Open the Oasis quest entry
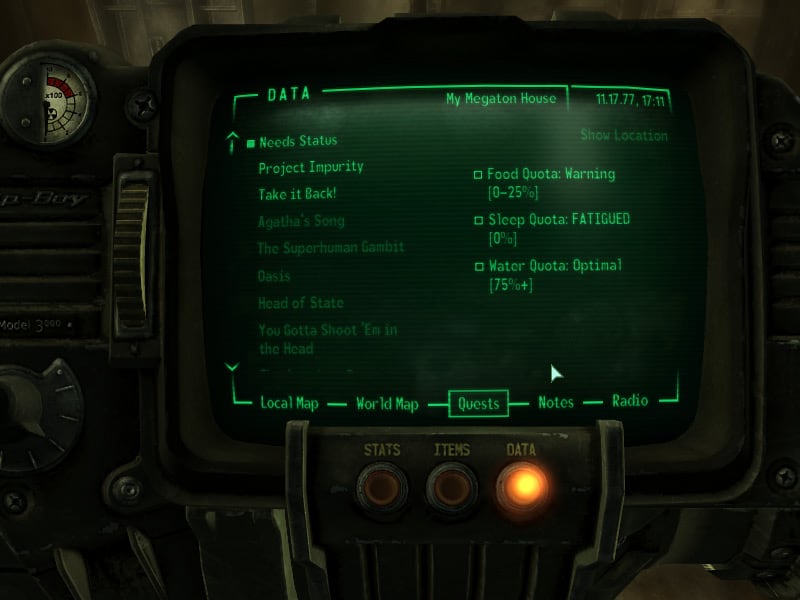800x600 pixels. [x=274, y=275]
